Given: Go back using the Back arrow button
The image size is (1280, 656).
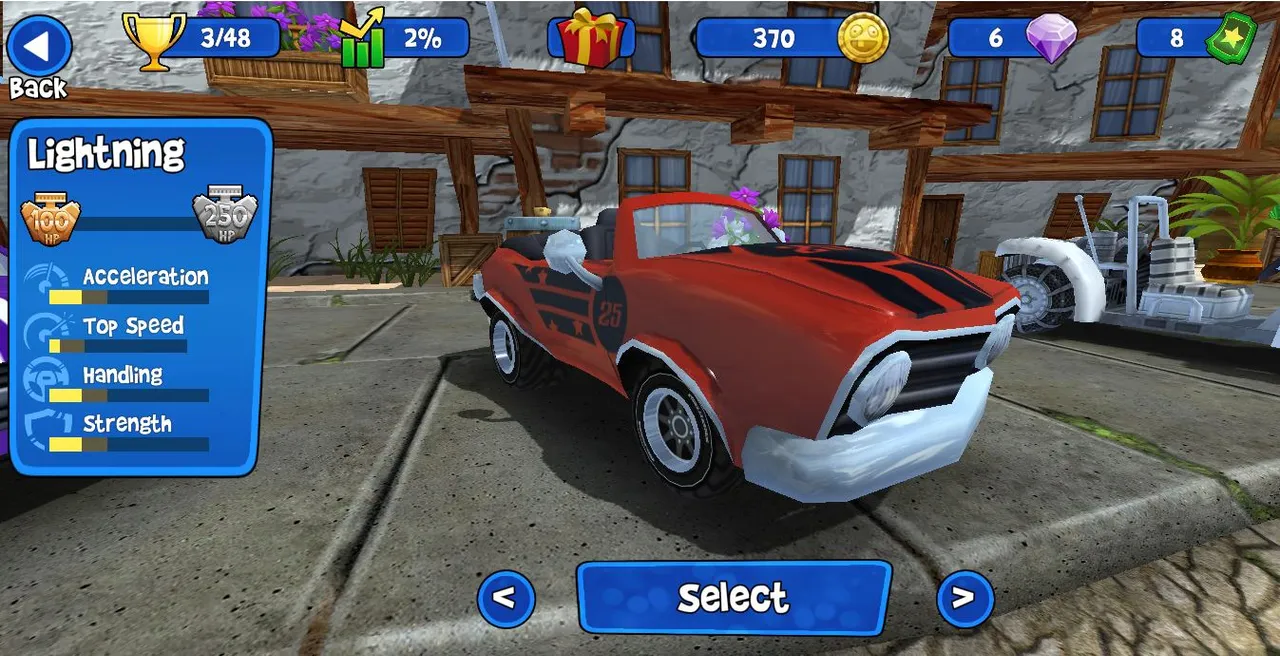Looking at the screenshot, I should pyautogui.click(x=39, y=47).
